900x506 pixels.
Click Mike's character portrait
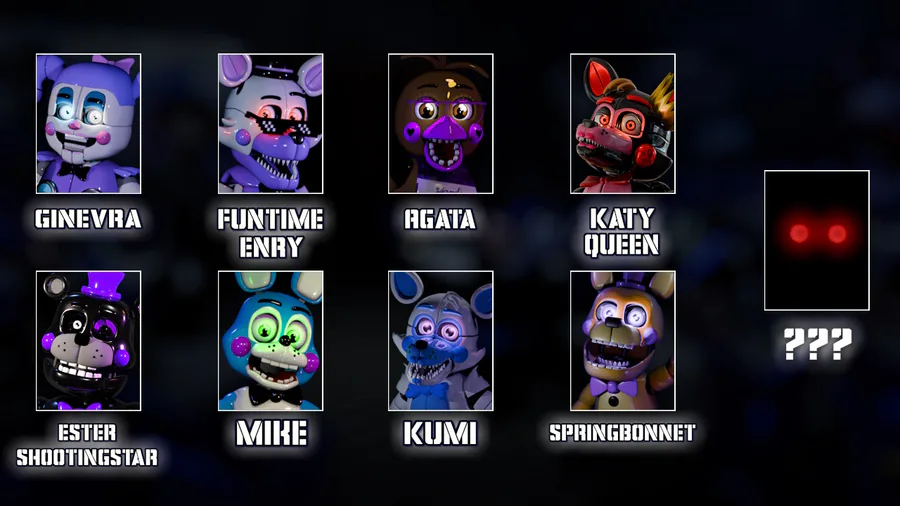(270, 340)
